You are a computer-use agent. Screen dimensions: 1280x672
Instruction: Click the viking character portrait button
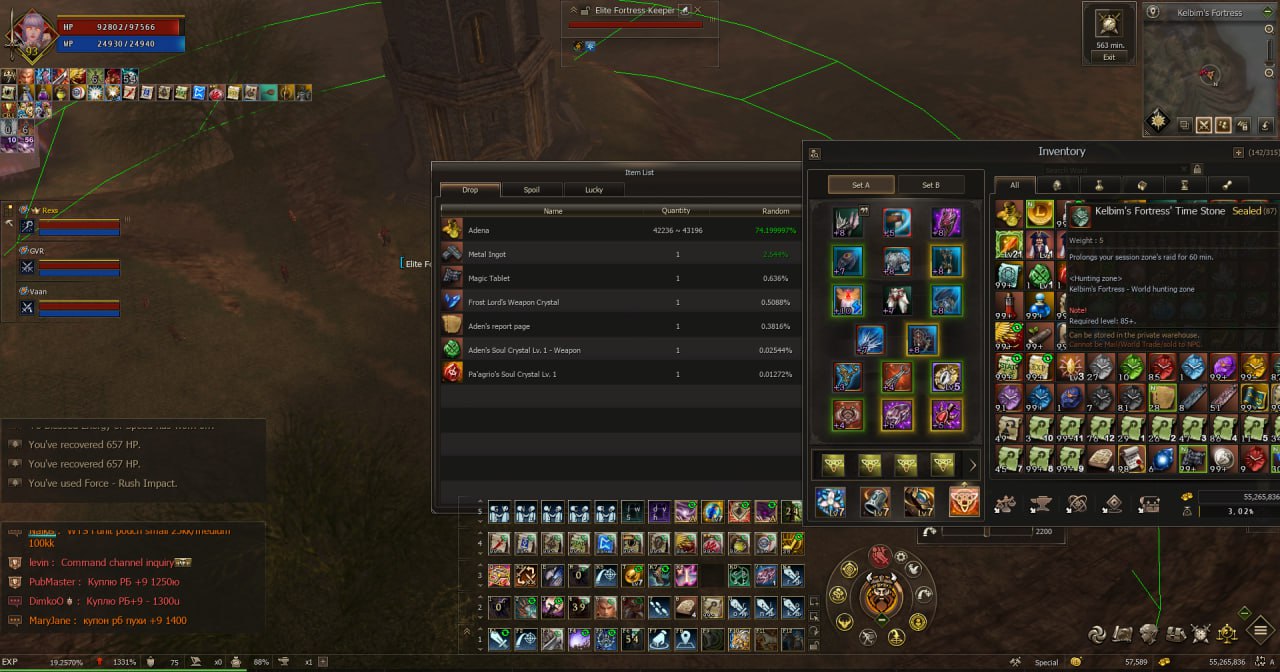coord(881,597)
